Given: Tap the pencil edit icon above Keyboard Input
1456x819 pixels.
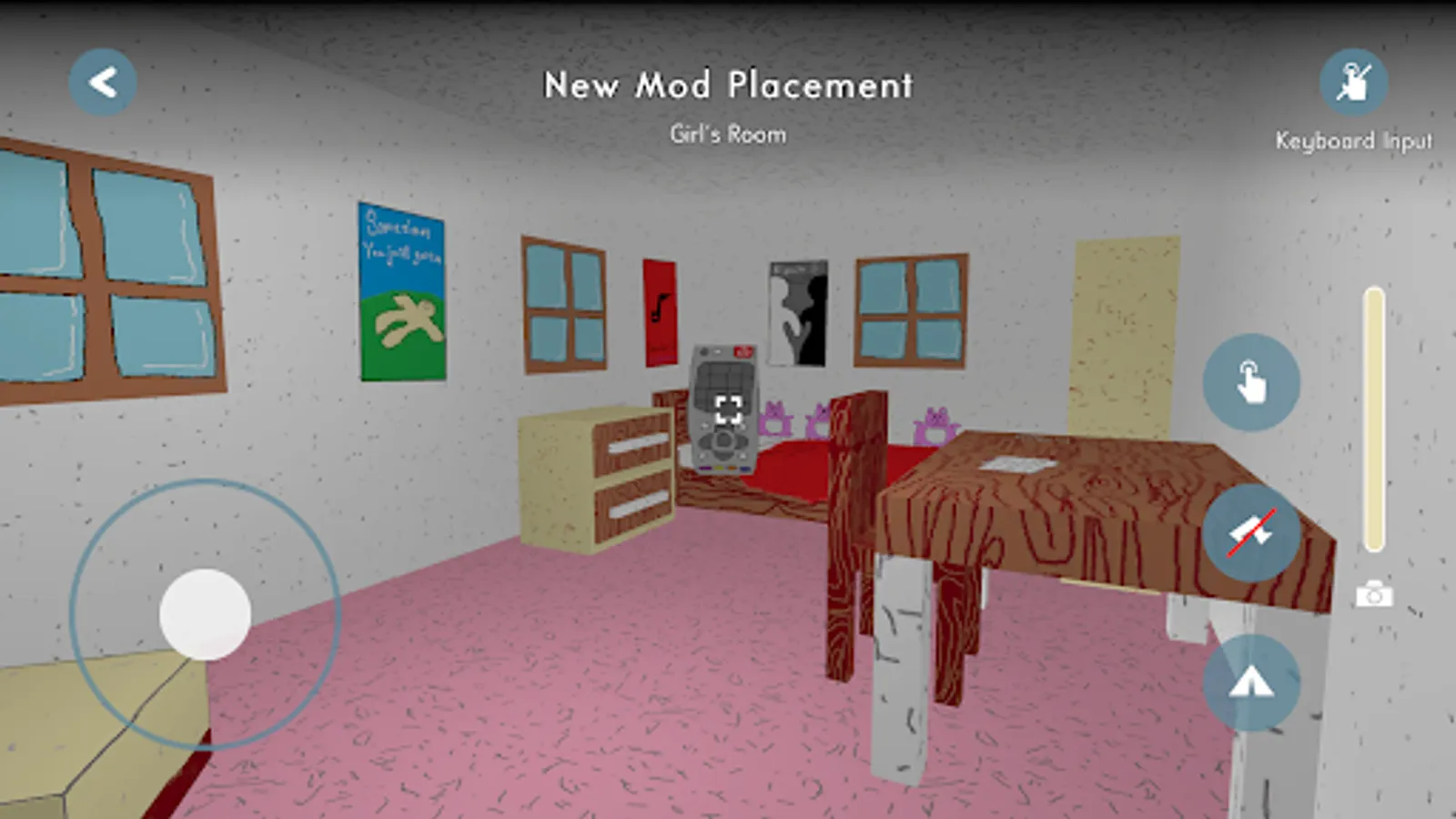Looking at the screenshot, I should coord(1354,82).
